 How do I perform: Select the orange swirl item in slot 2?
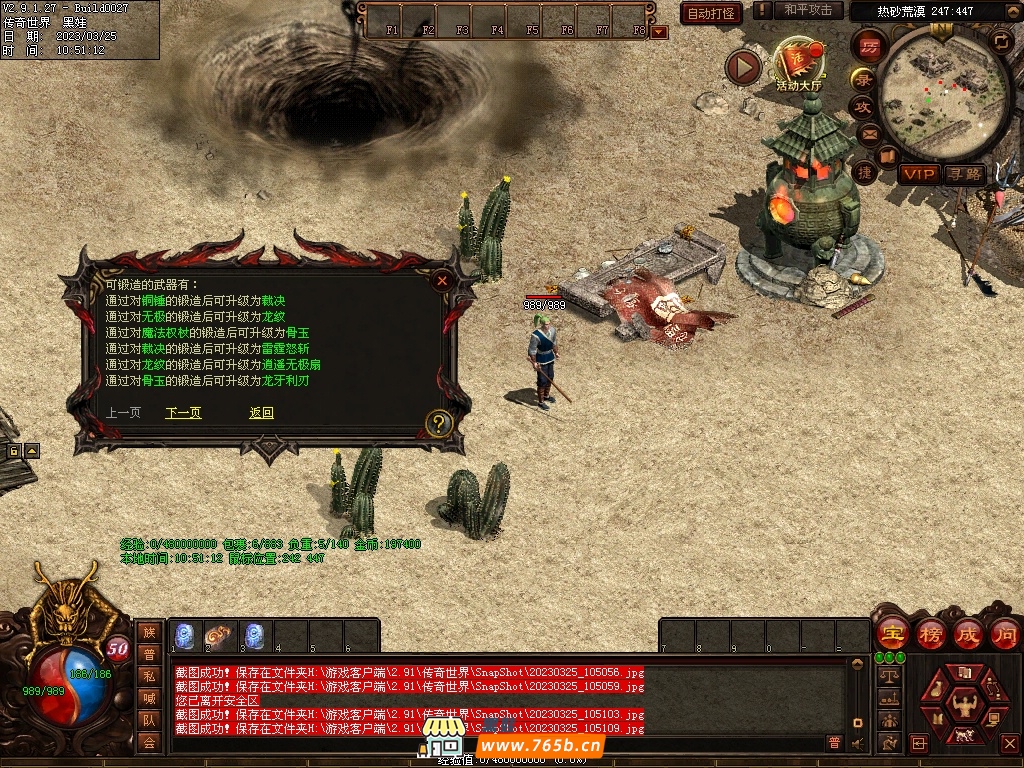[219, 635]
